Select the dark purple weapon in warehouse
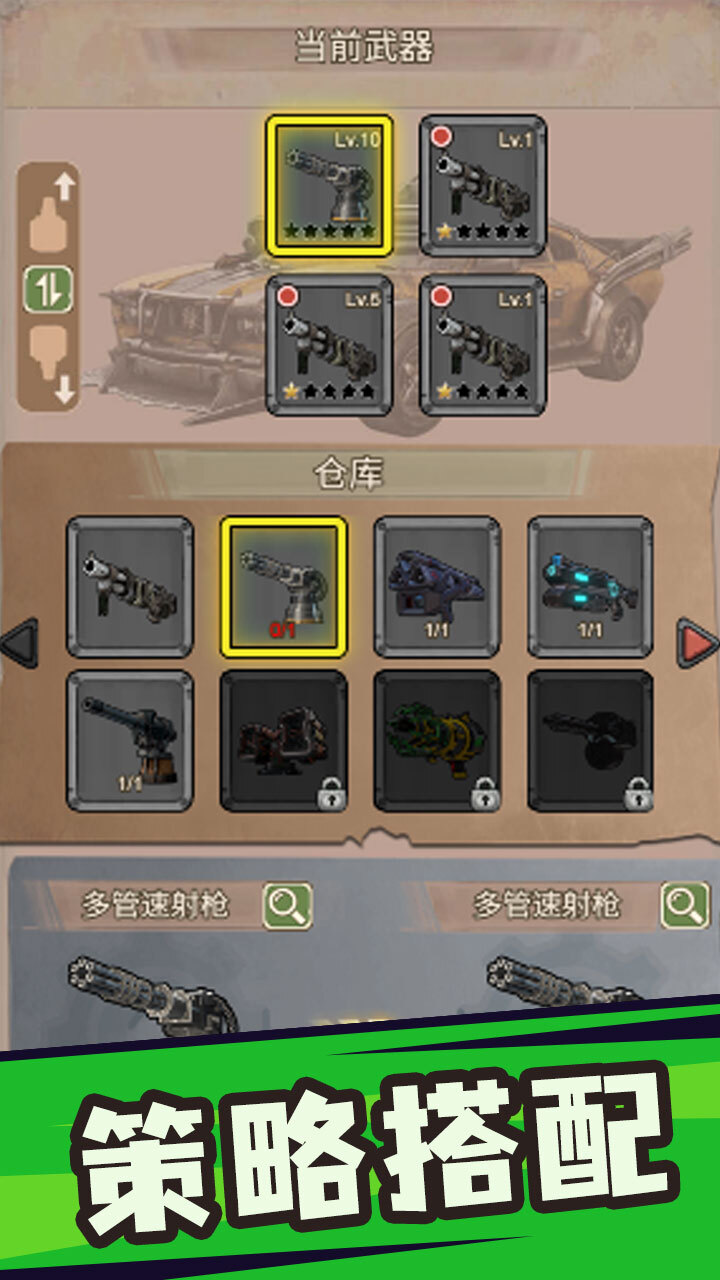The image size is (720, 1280). pos(437,587)
